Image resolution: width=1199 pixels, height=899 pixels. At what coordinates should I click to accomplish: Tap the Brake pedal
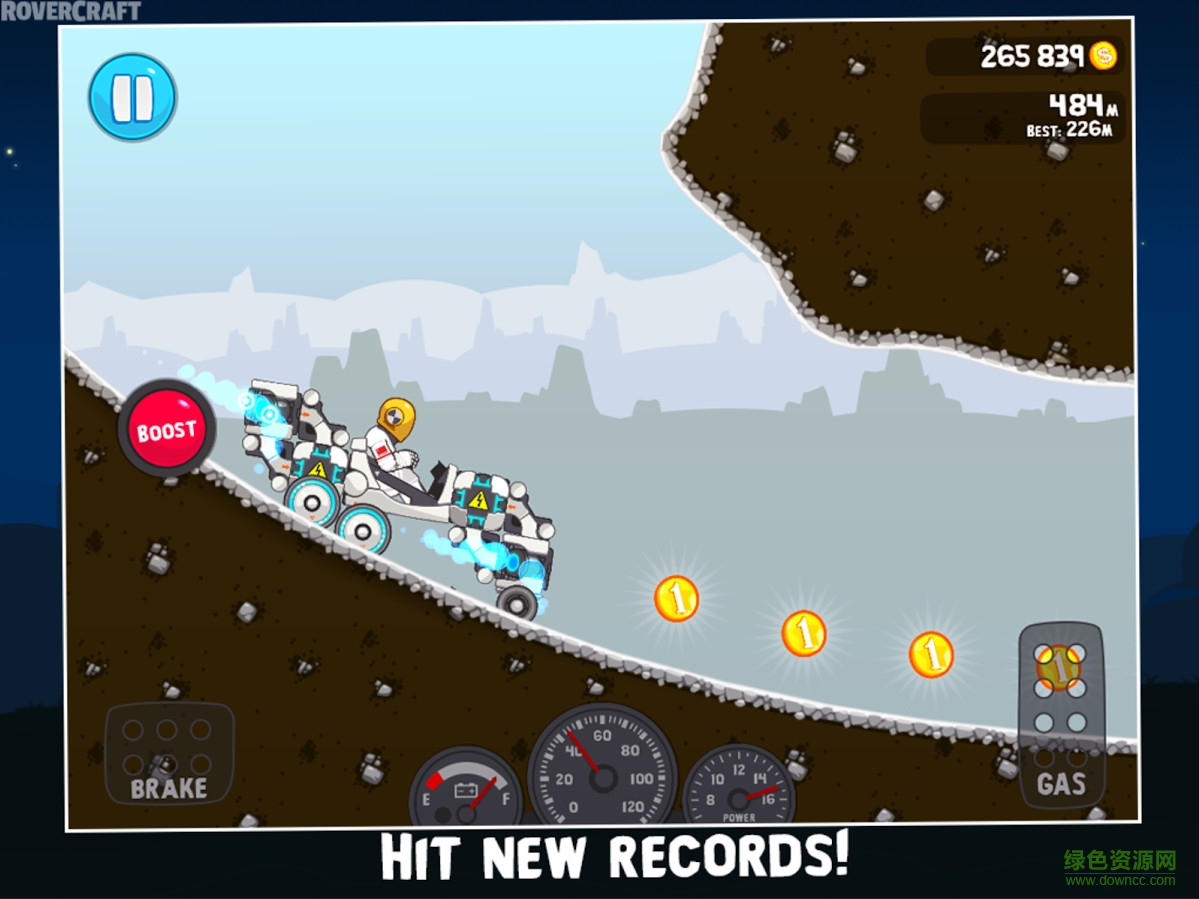169,754
